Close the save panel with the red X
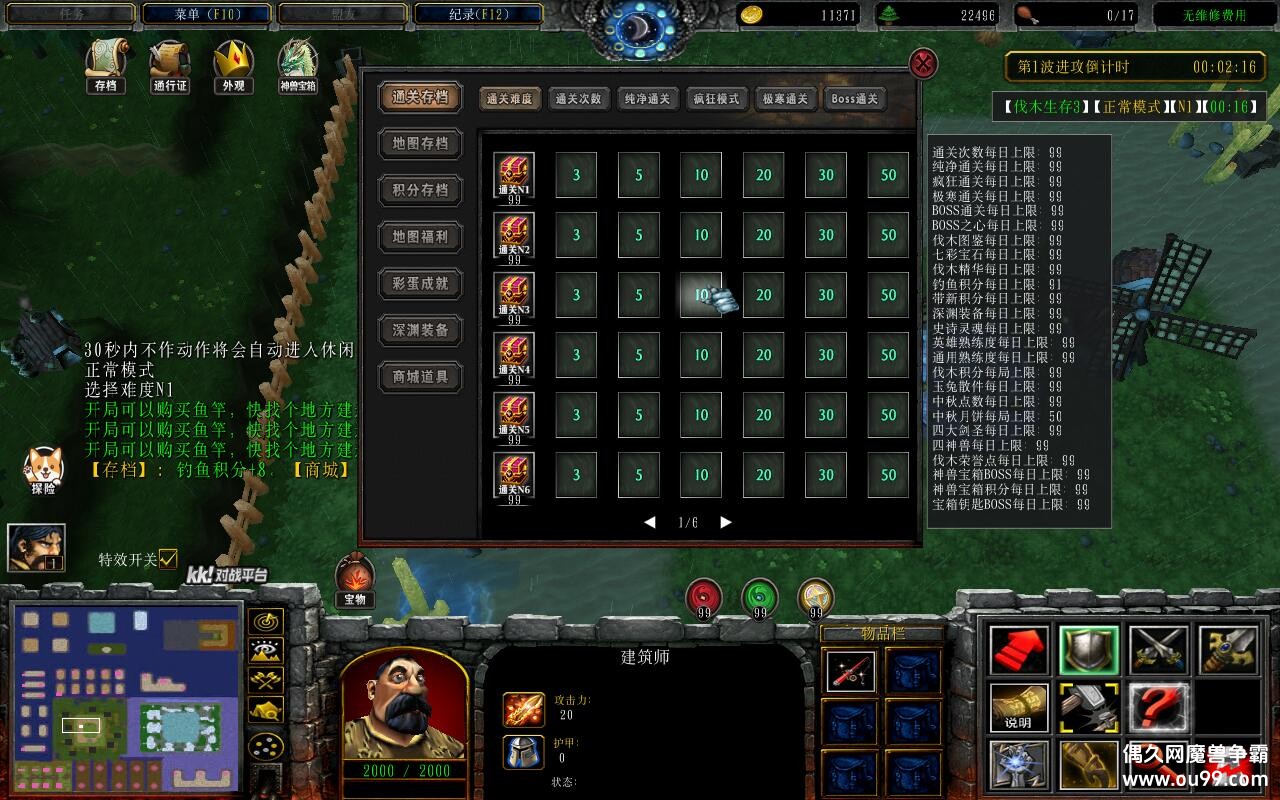 [x=923, y=64]
